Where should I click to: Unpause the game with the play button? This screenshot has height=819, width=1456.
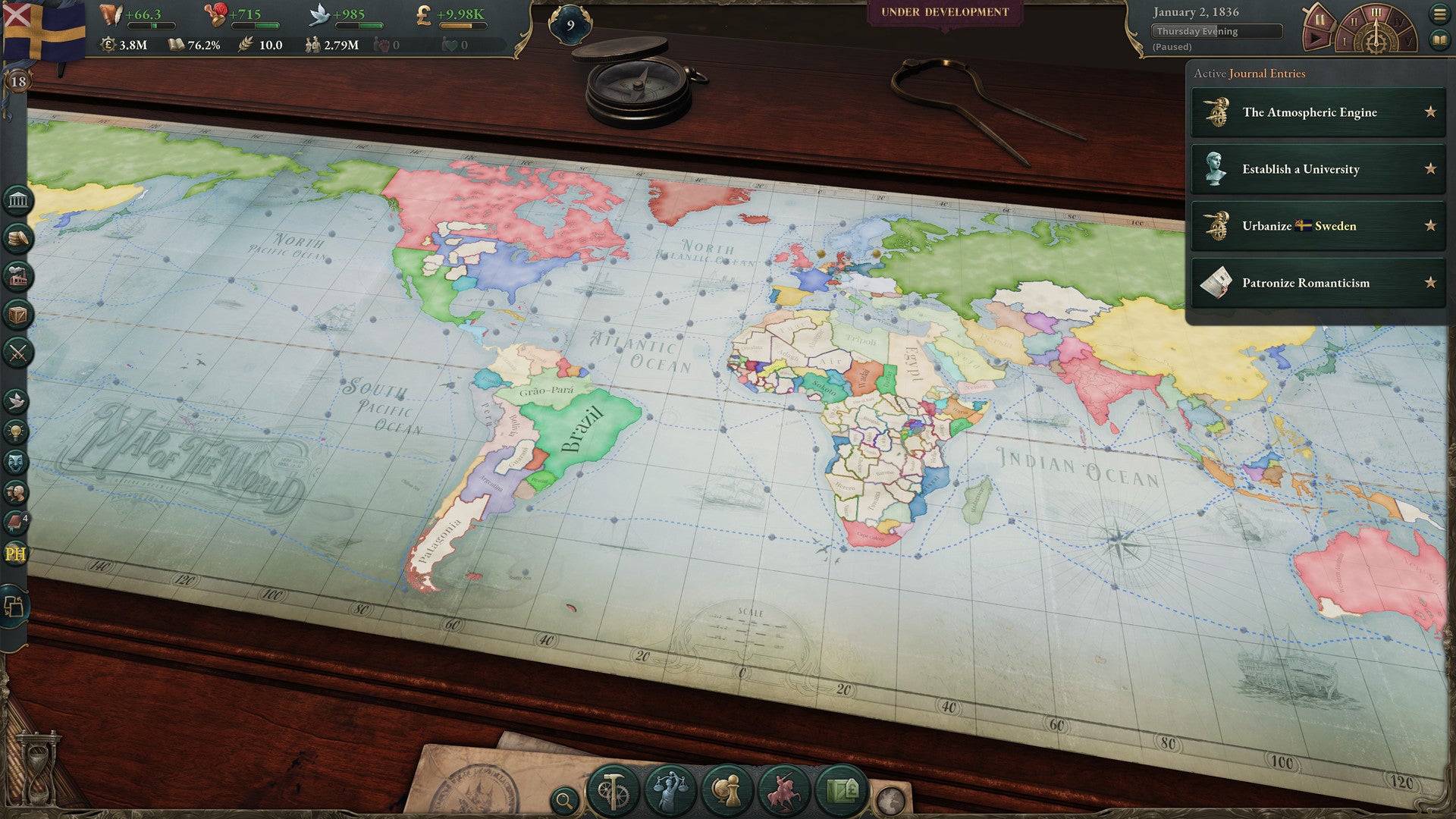point(1316,40)
